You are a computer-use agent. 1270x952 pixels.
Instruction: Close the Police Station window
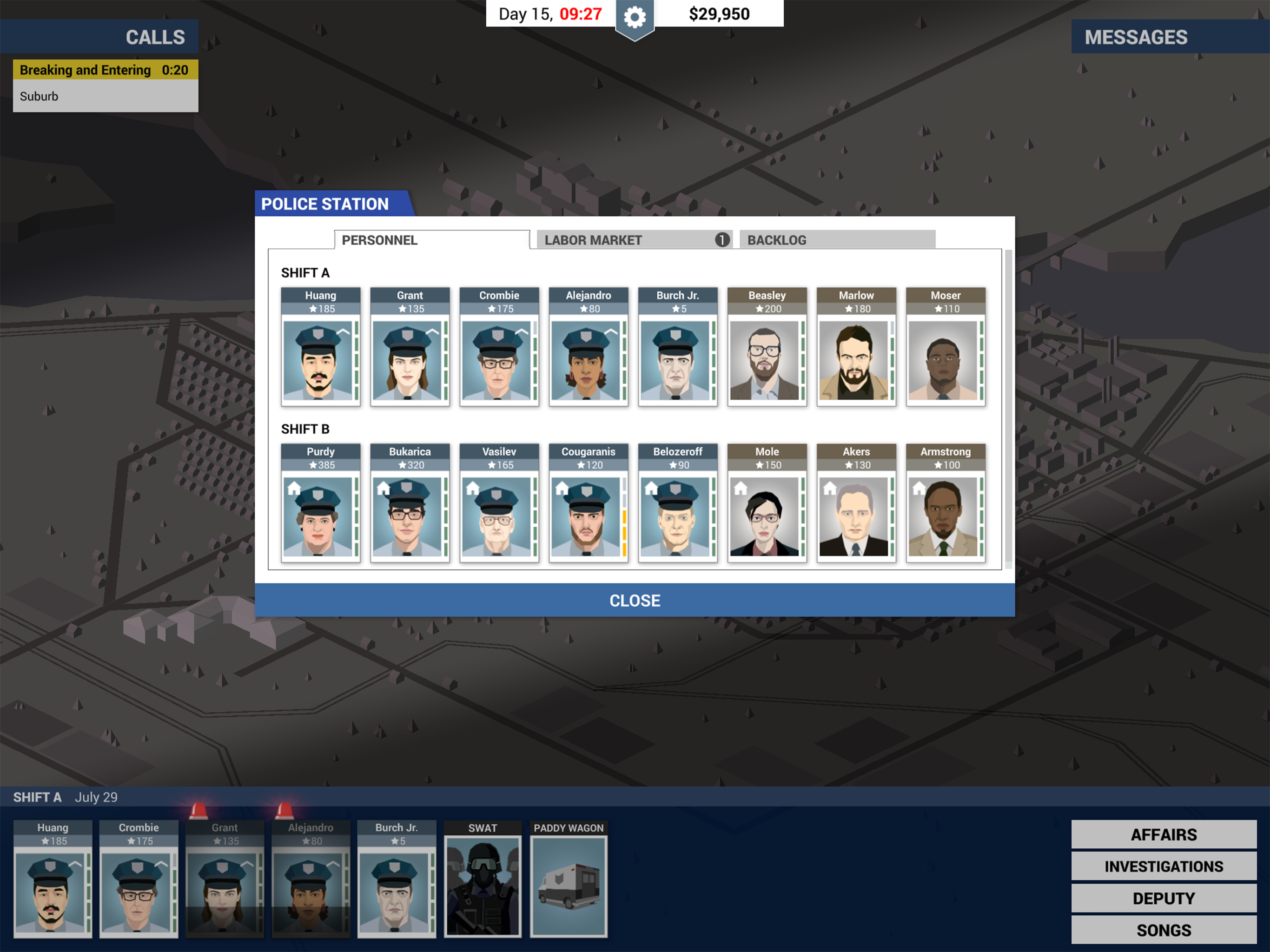point(635,600)
